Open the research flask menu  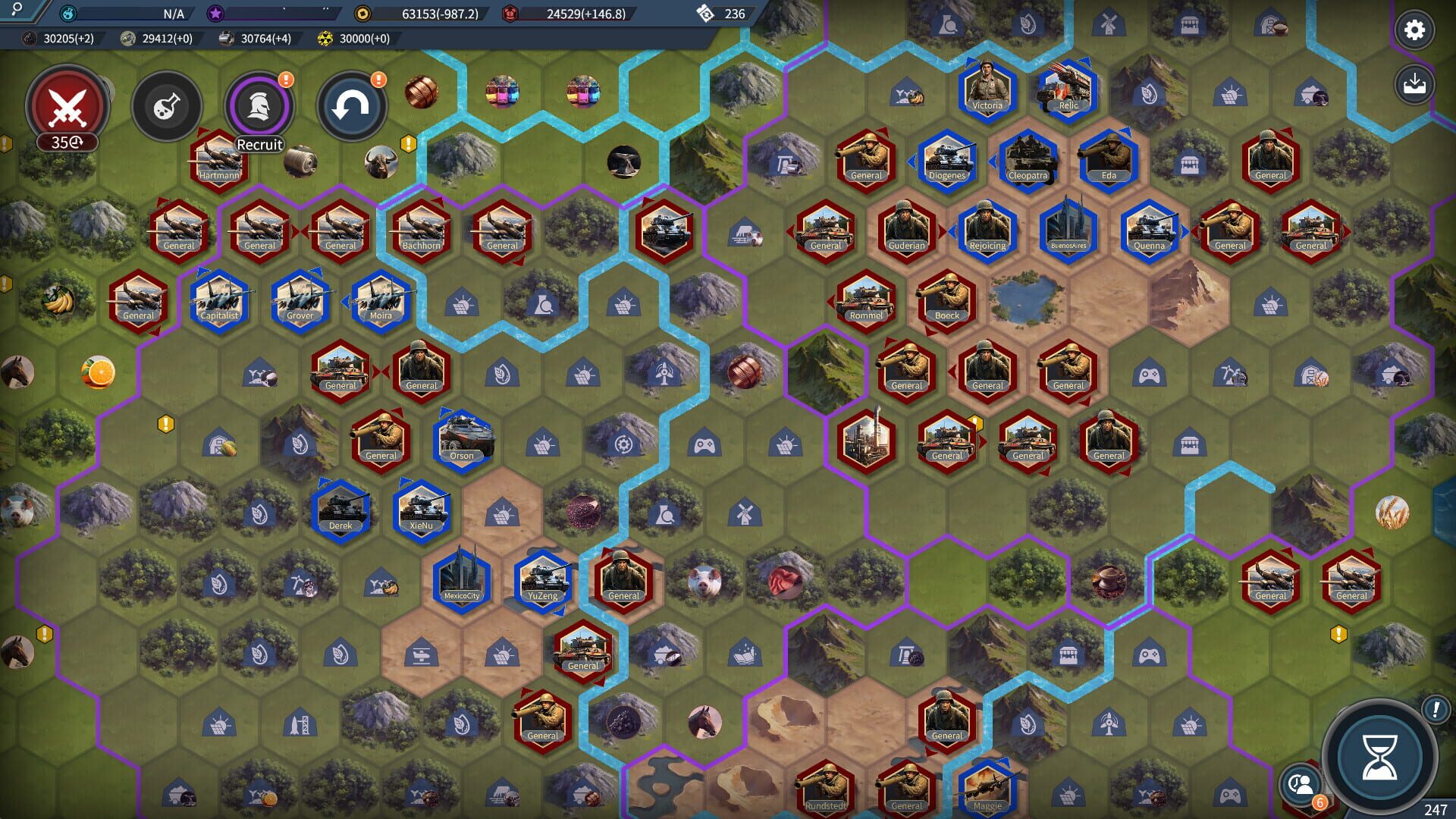167,106
